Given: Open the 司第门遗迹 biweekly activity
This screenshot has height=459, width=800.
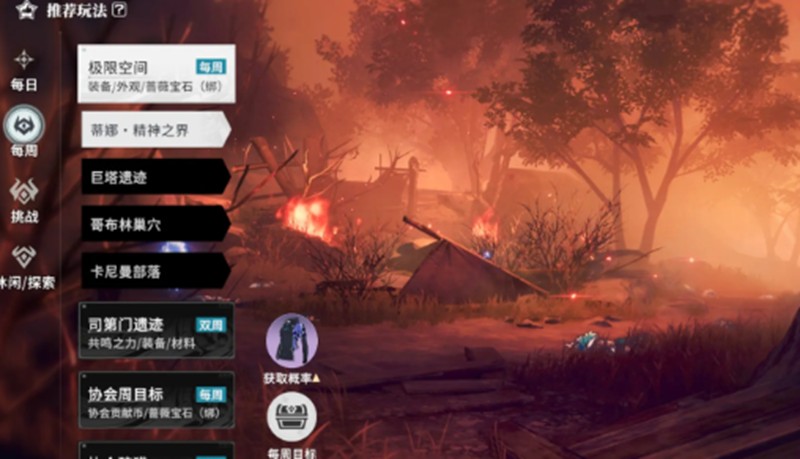Looking at the screenshot, I should tap(156, 332).
